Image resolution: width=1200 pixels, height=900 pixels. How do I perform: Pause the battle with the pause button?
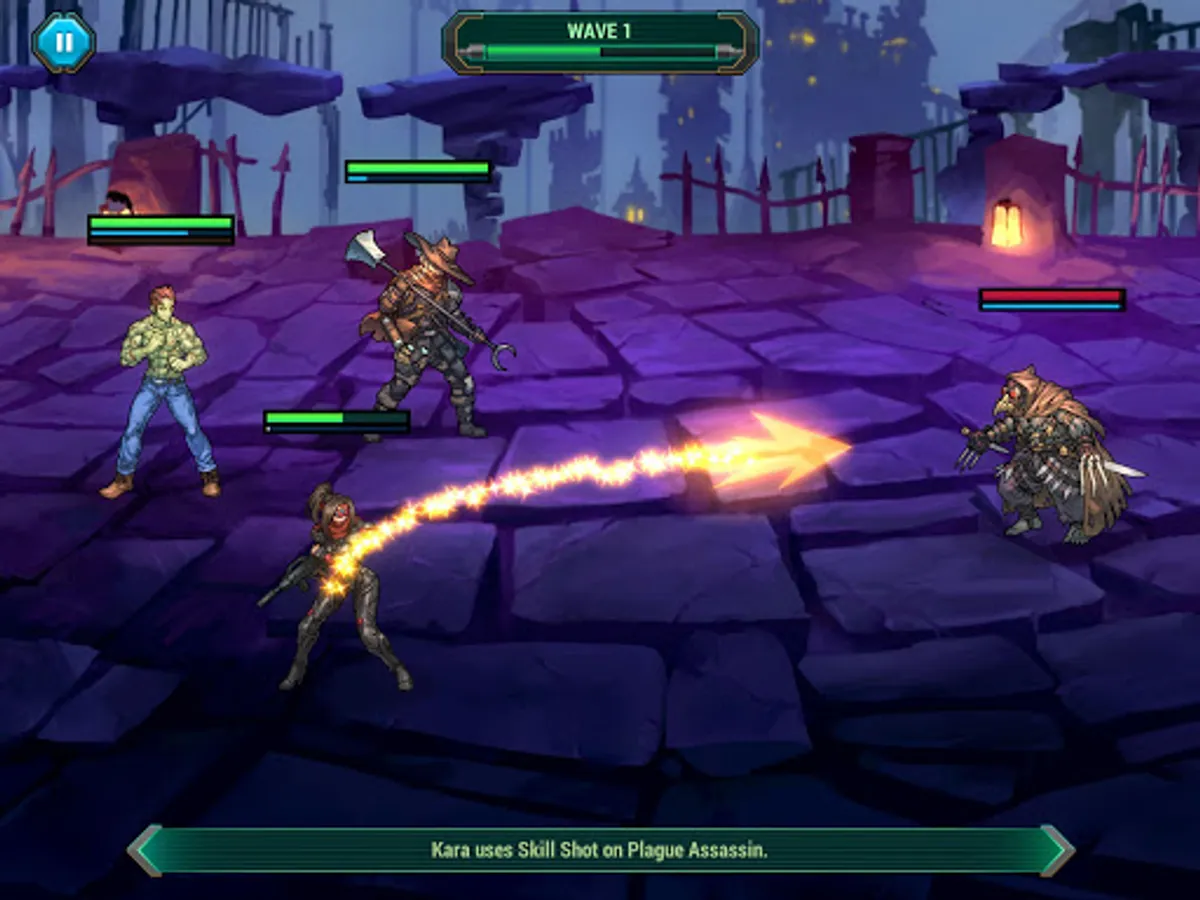63,42
